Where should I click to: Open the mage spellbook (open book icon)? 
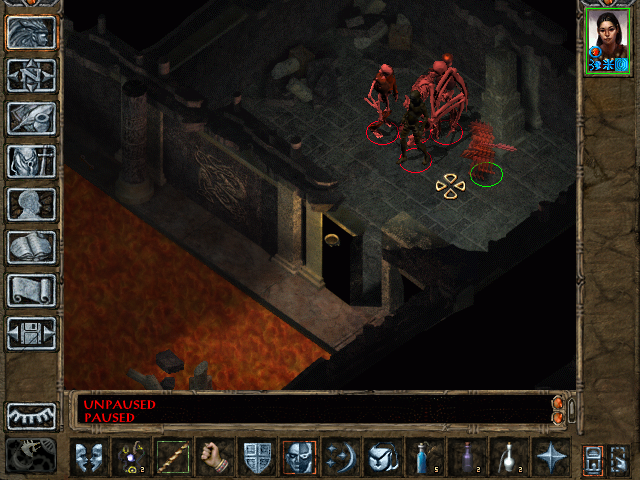tap(32, 247)
